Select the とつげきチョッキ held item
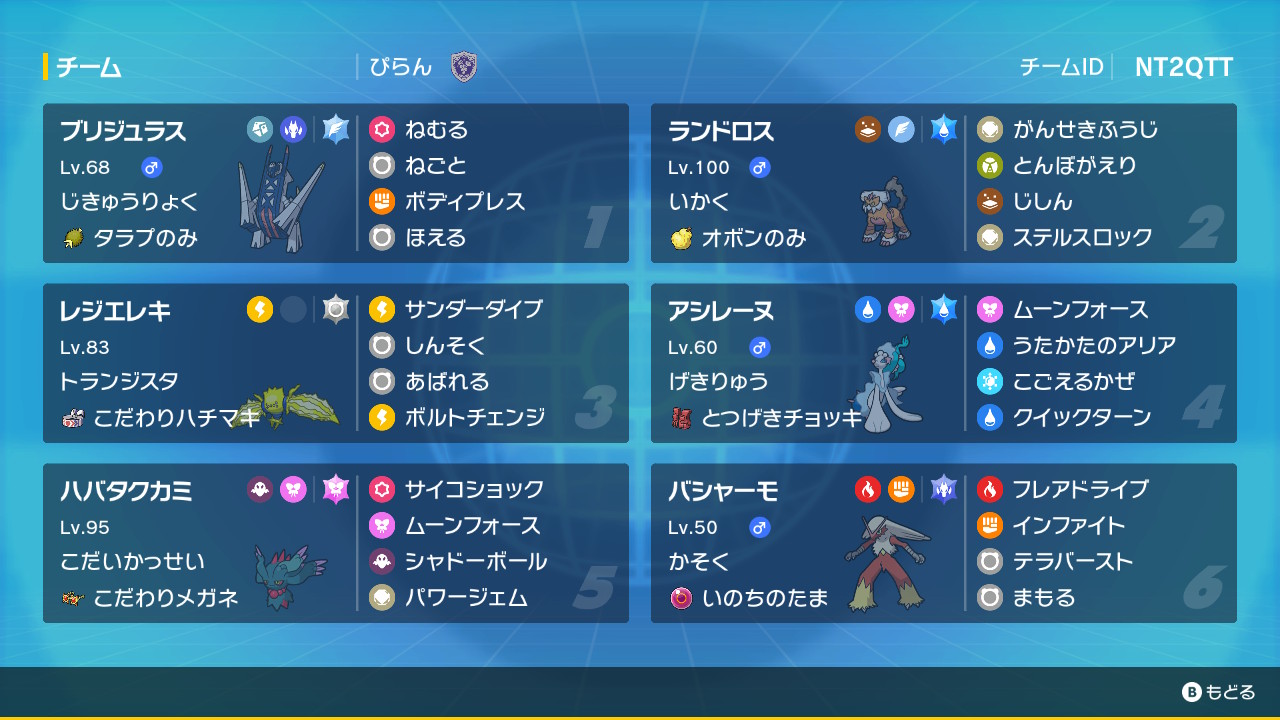The image size is (1280, 720). point(782,417)
